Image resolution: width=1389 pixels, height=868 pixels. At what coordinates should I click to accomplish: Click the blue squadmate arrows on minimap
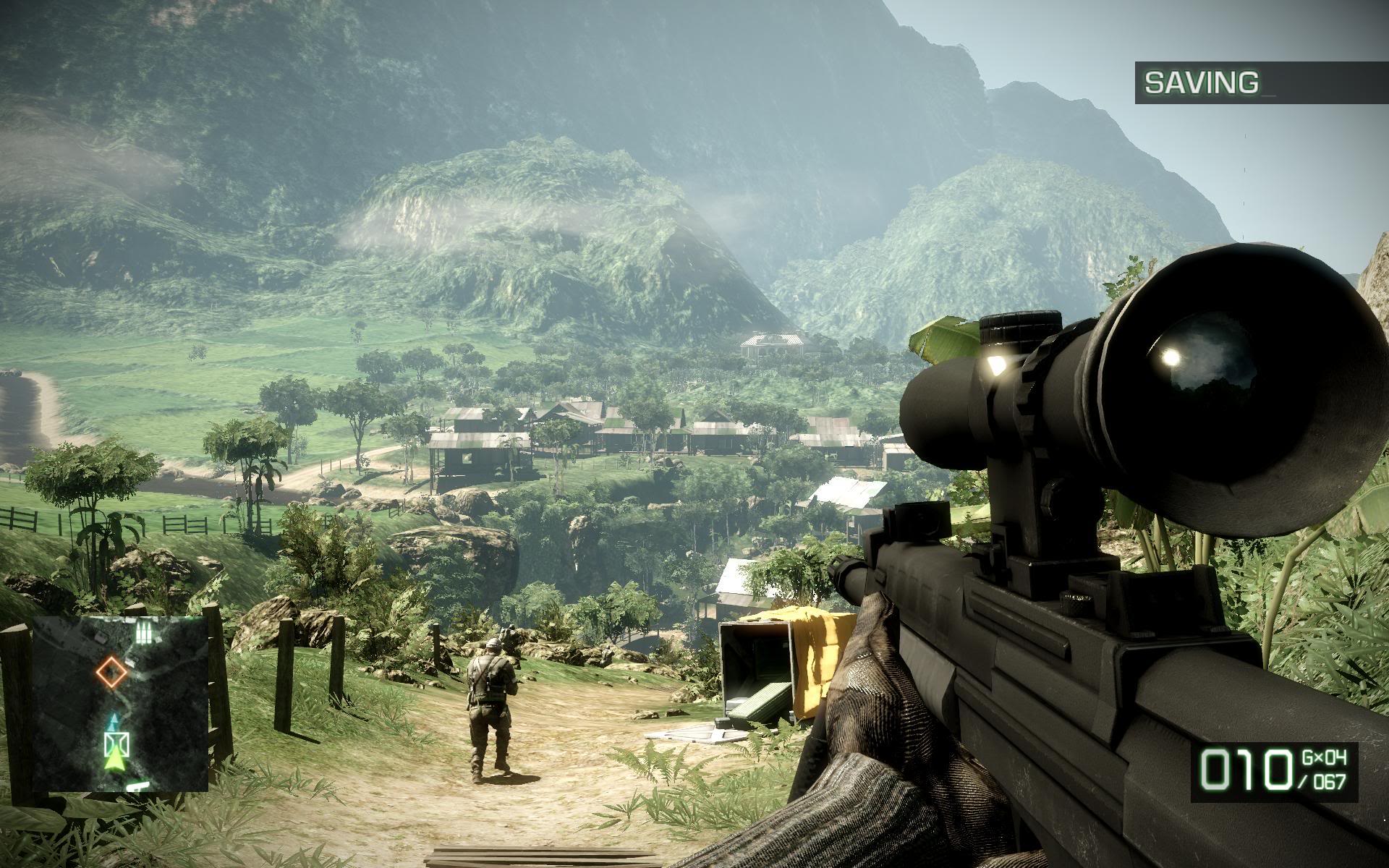click(x=114, y=720)
